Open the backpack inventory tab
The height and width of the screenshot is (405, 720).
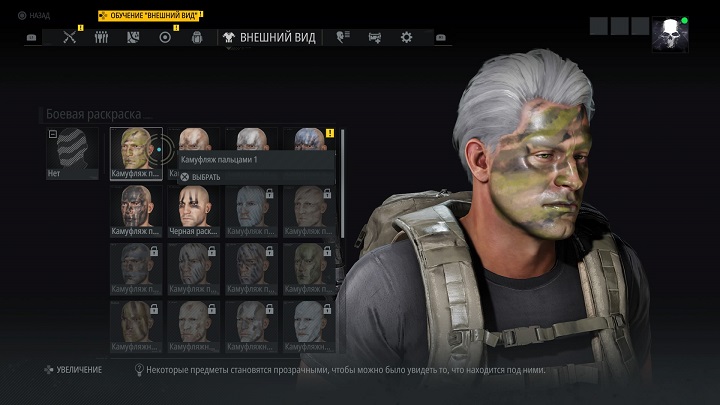pyautogui.click(x=196, y=37)
